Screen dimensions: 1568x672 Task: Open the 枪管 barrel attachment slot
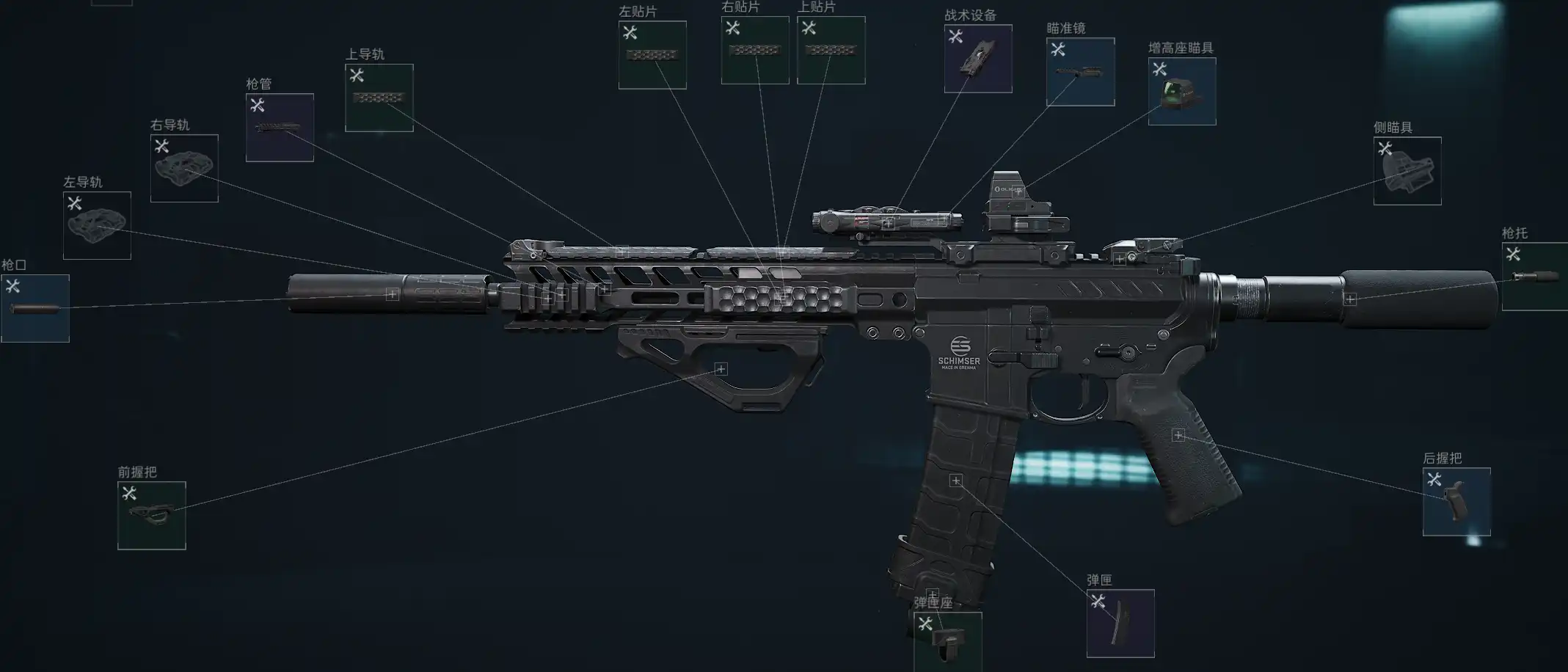click(280, 128)
